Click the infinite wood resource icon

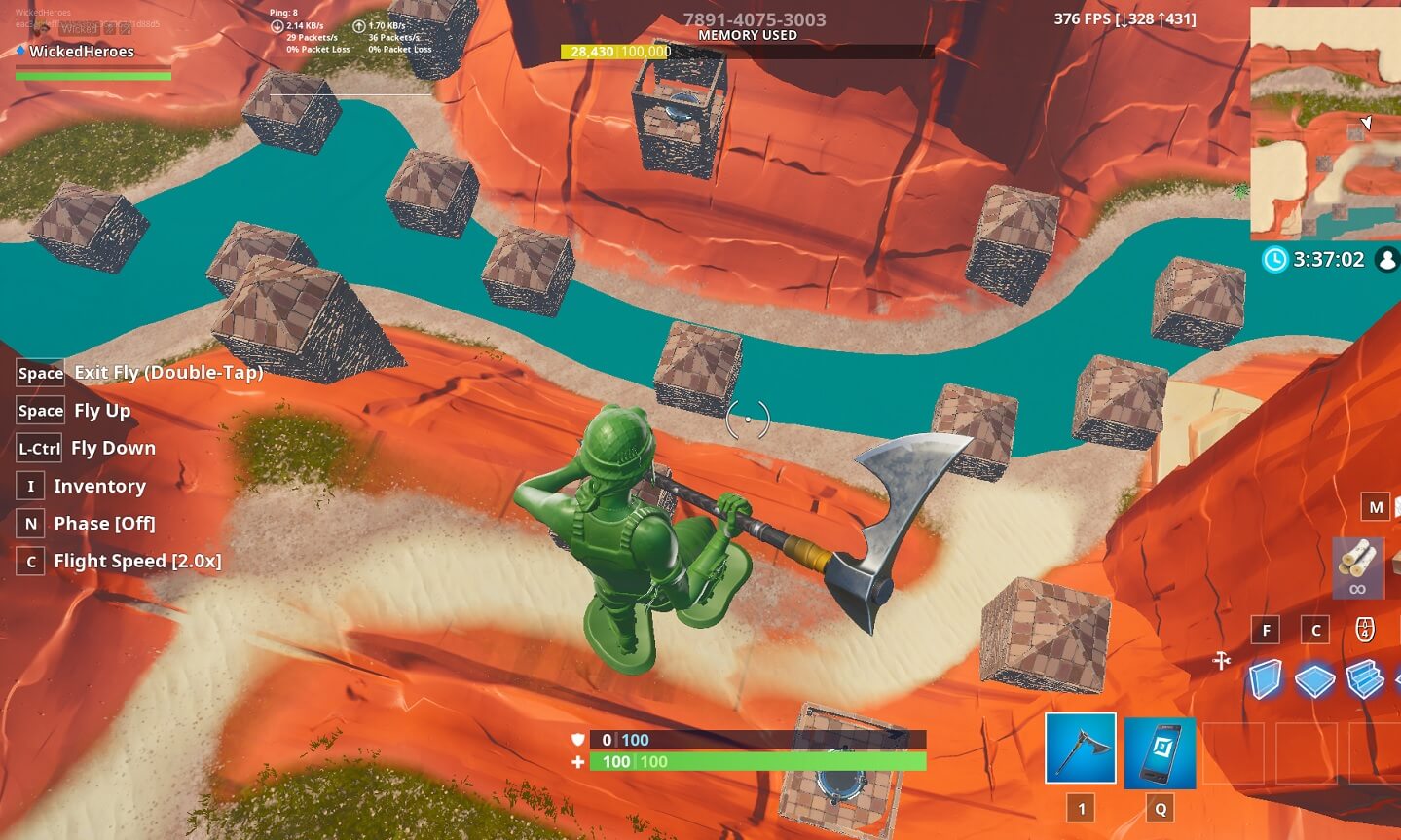click(x=1357, y=567)
